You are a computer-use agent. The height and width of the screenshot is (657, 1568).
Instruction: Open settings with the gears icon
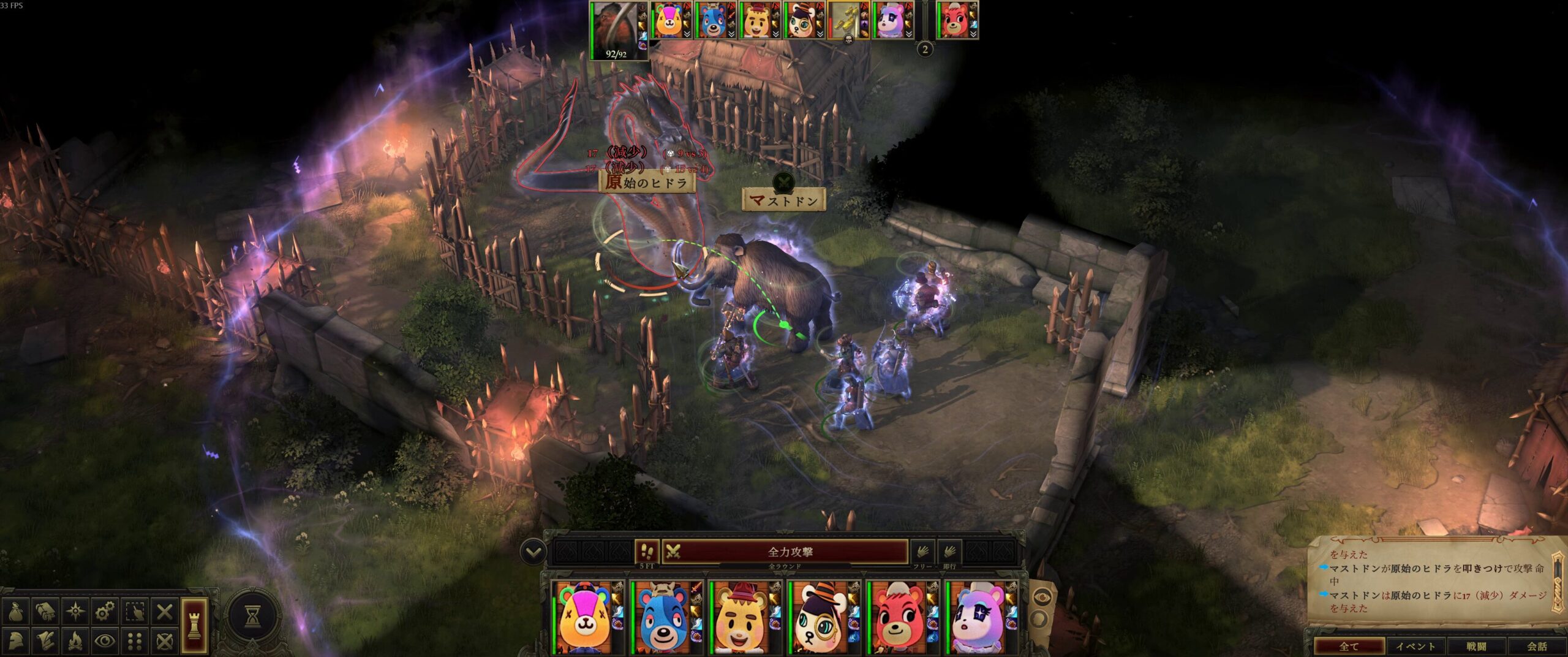(x=105, y=611)
